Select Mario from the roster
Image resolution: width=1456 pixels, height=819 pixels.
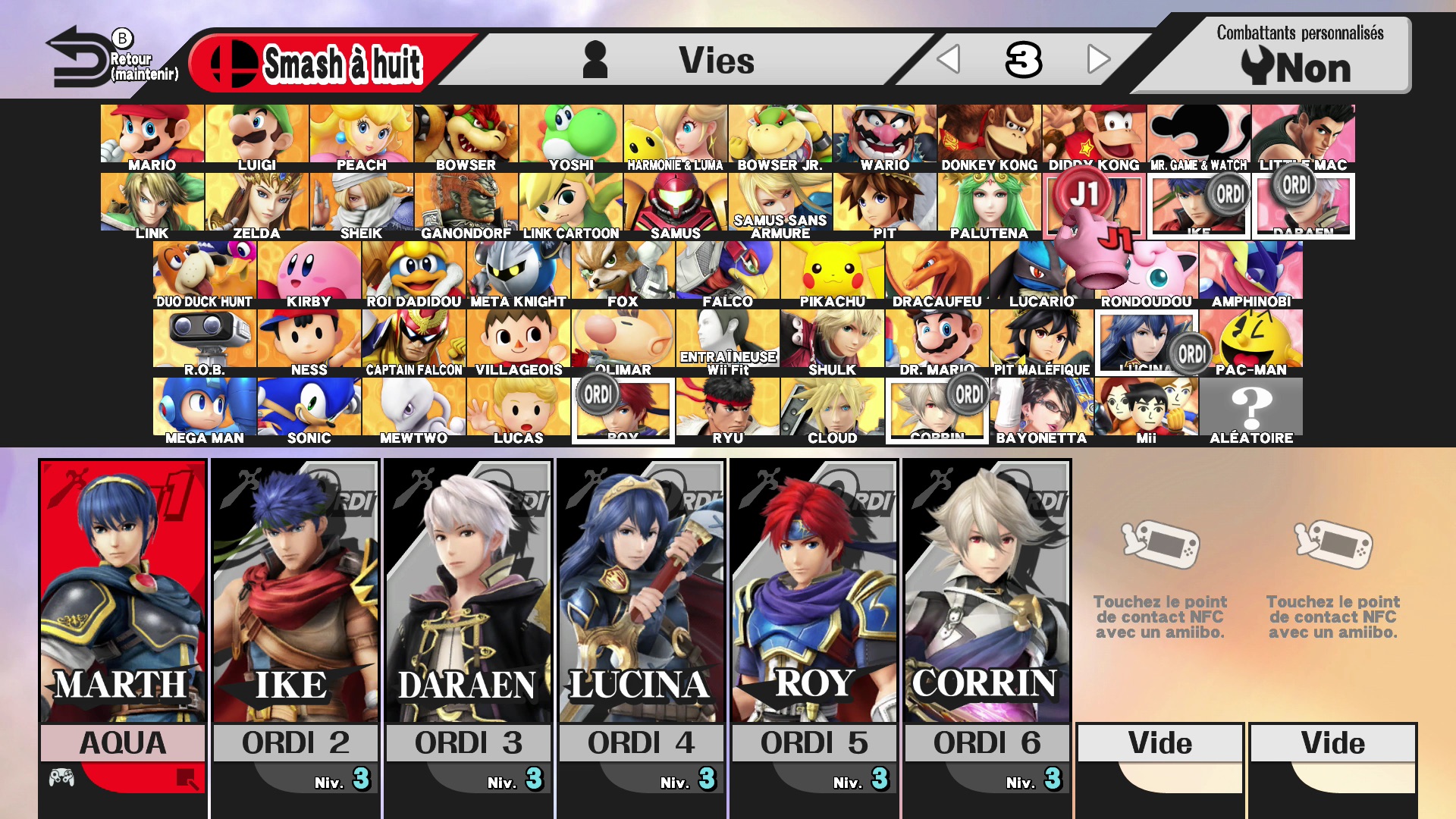pyautogui.click(x=152, y=136)
